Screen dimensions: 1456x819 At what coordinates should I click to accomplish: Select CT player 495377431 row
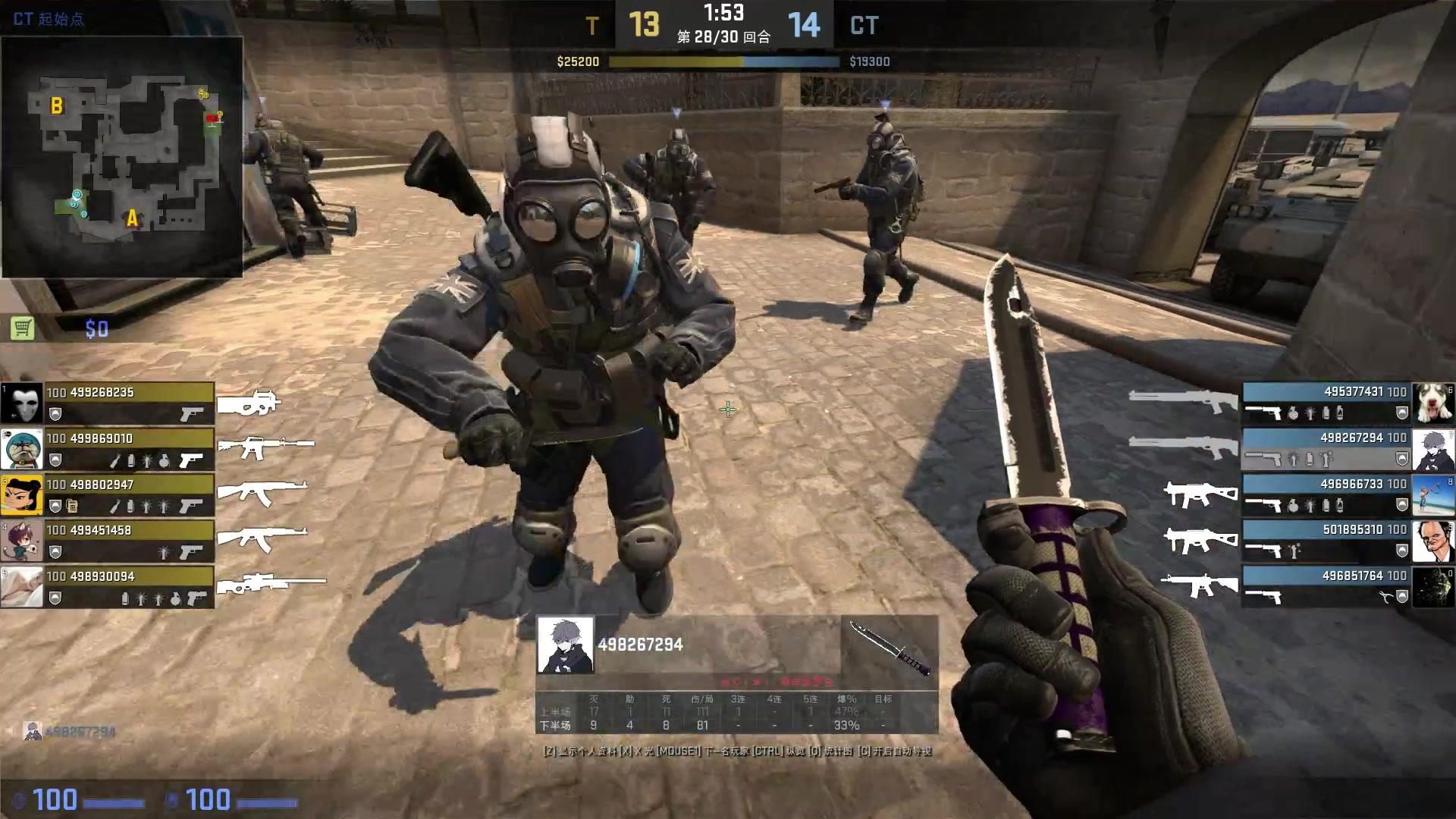(1326, 403)
